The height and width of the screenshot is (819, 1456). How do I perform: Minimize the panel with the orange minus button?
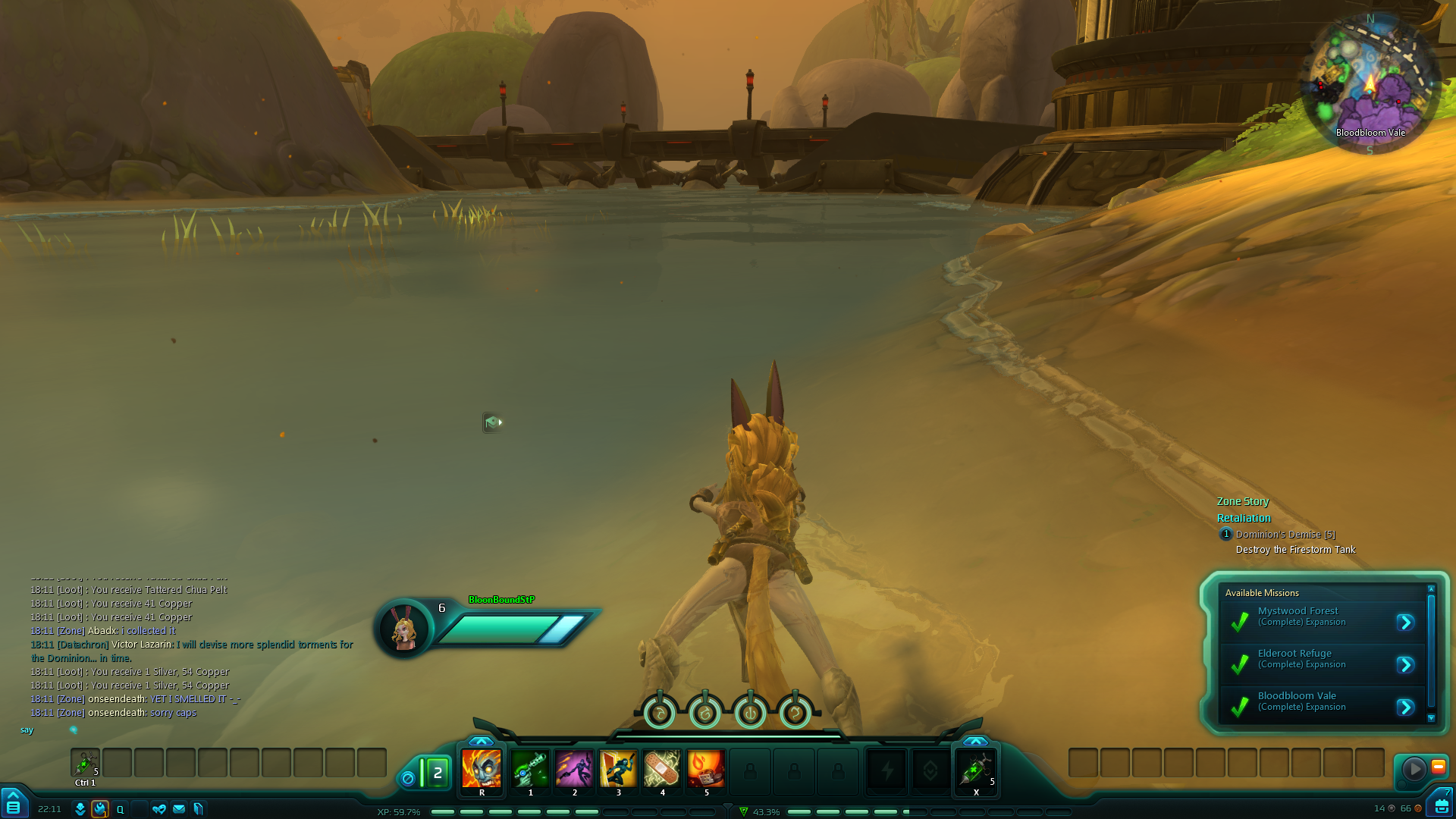1438,767
